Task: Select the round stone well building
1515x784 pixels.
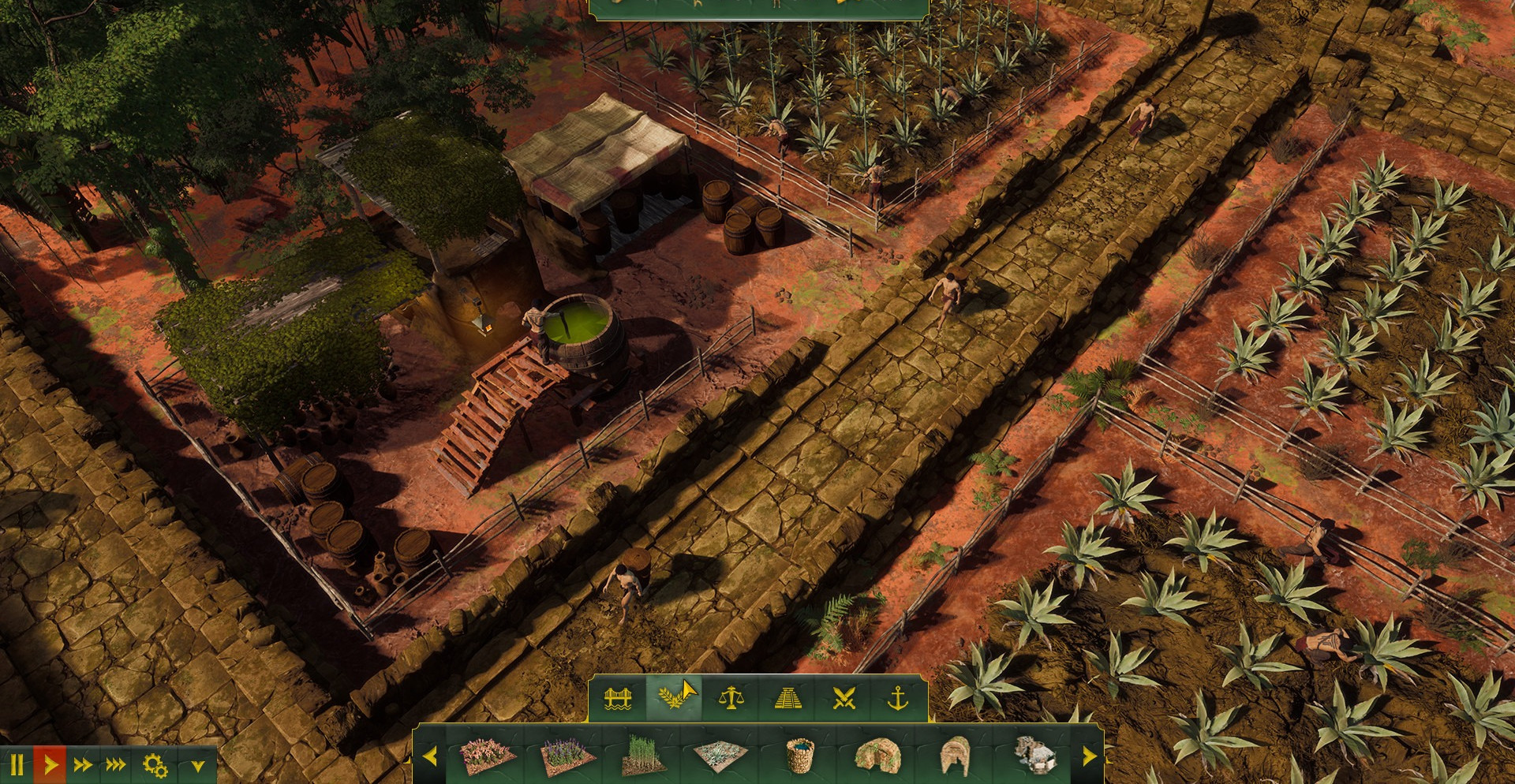Action: click(x=800, y=756)
